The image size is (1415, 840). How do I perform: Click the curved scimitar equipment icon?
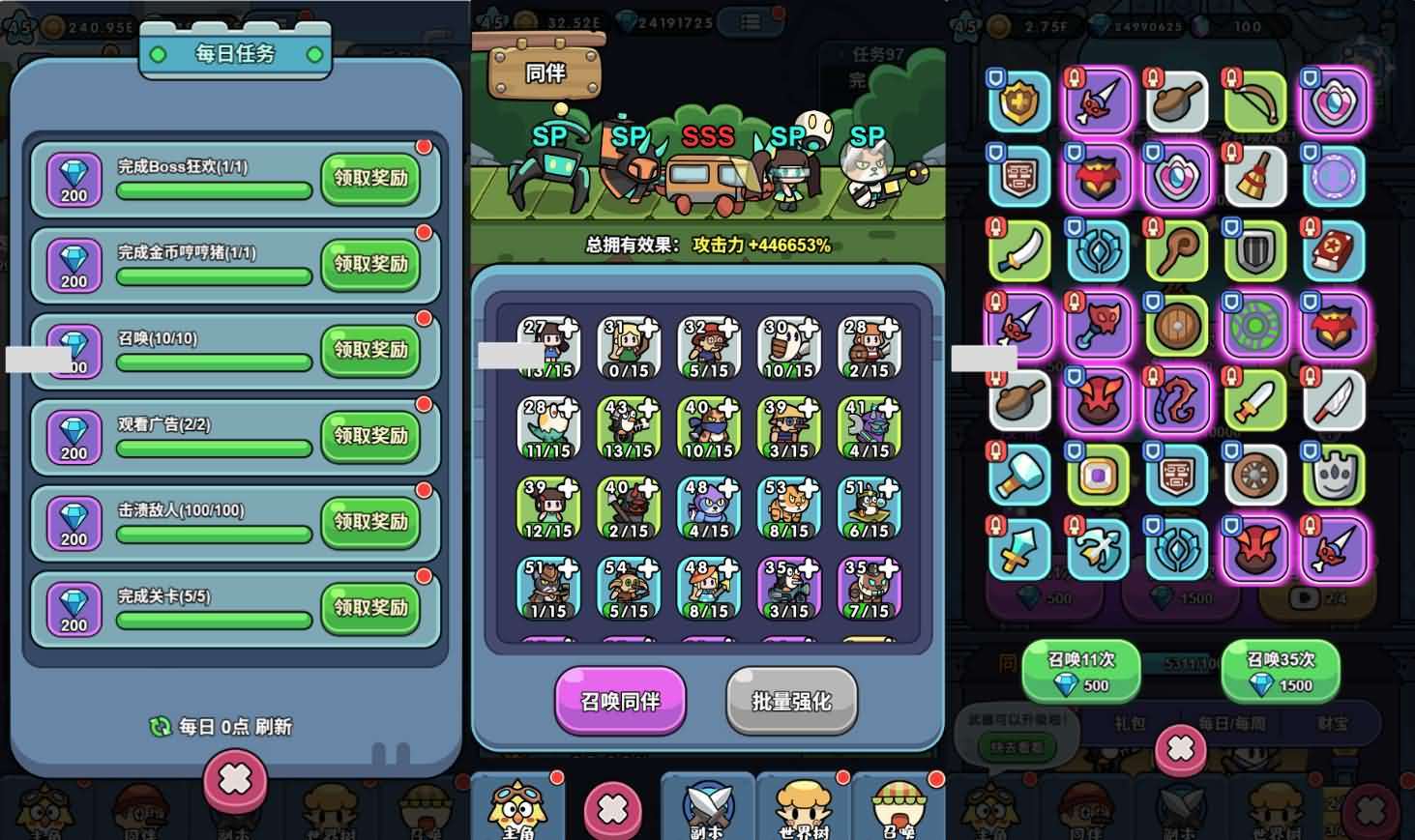click(1018, 250)
